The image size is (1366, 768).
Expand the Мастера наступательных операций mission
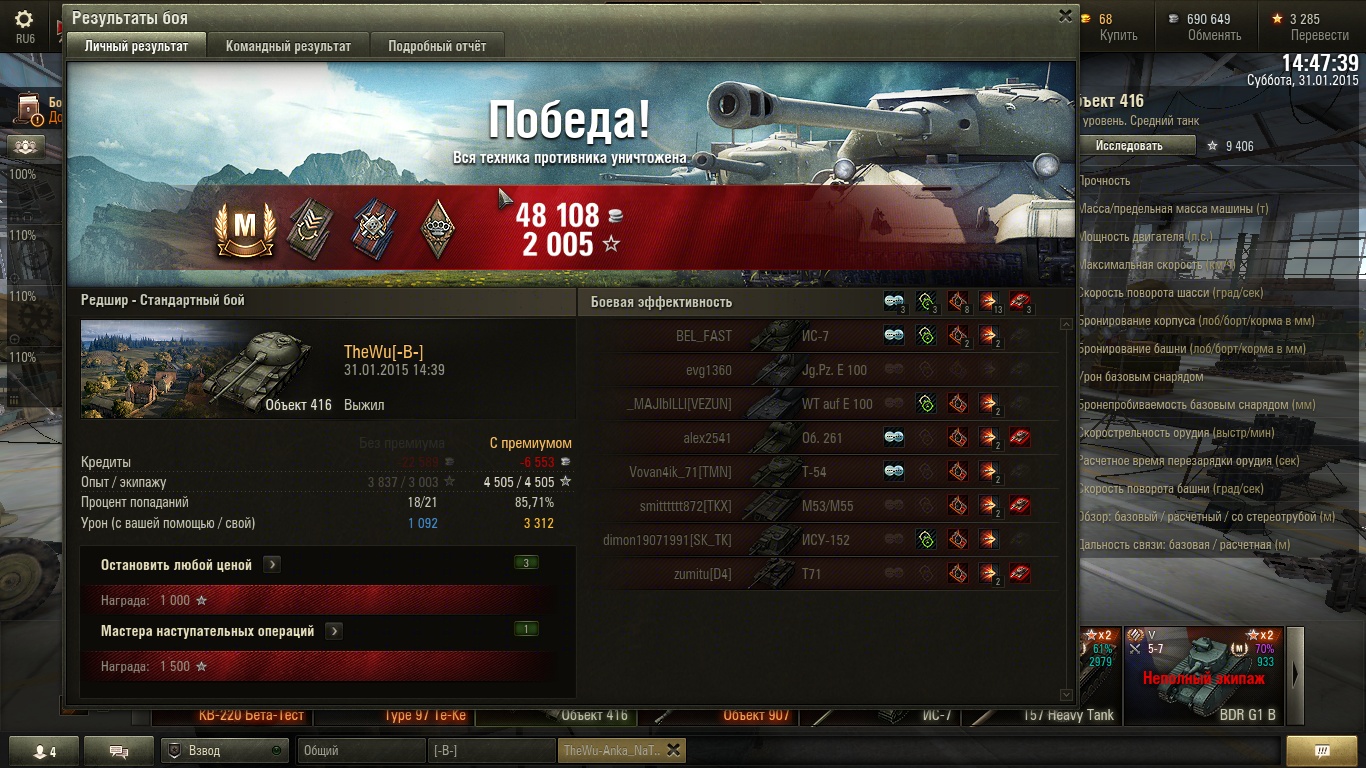point(334,631)
